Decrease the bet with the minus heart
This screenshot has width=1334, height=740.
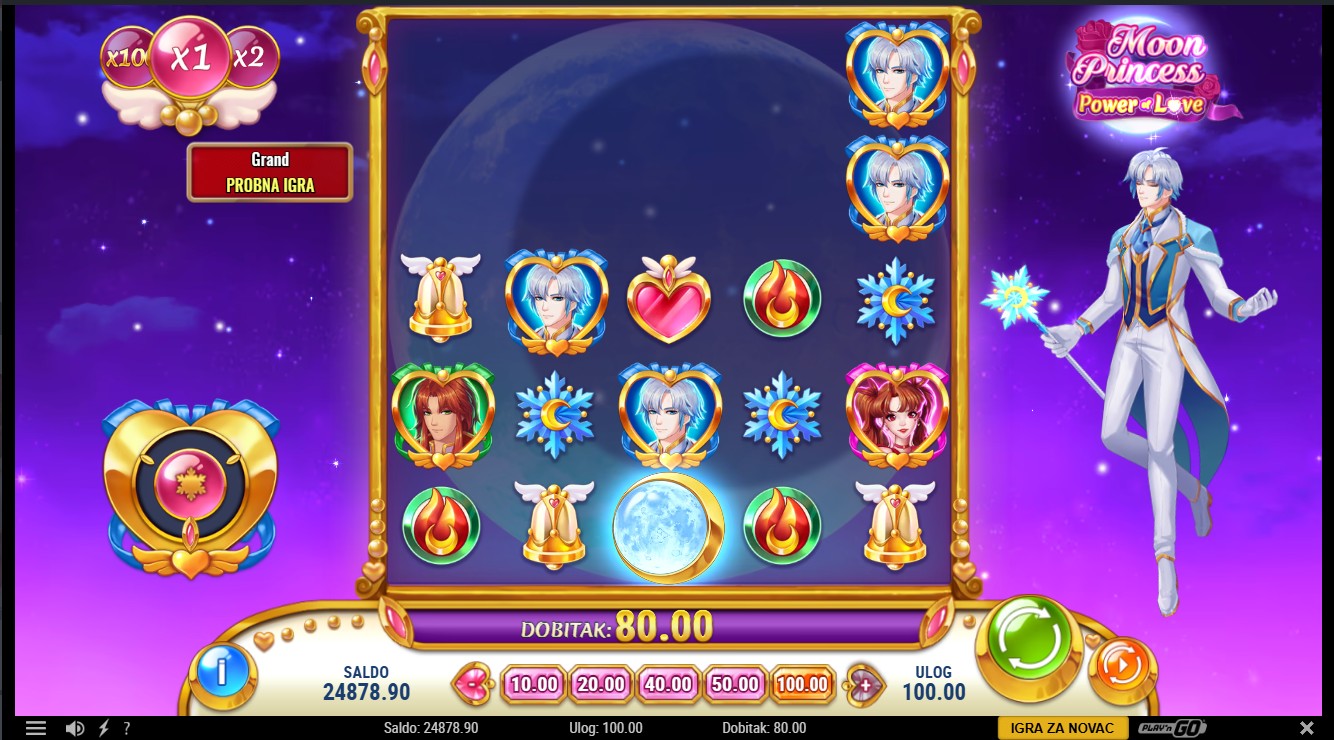[x=469, y=685]
